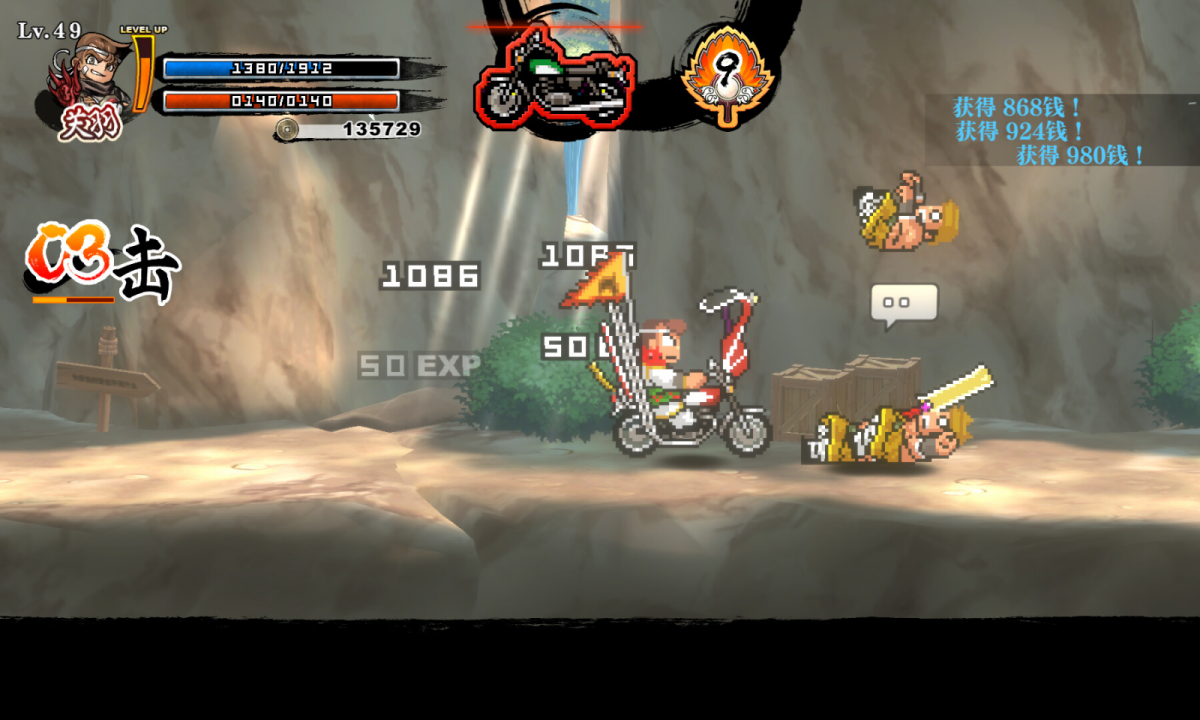Select the motorcycle mount icon
Viewport: 1200px width, 720px height.
[x=555, y=77]
